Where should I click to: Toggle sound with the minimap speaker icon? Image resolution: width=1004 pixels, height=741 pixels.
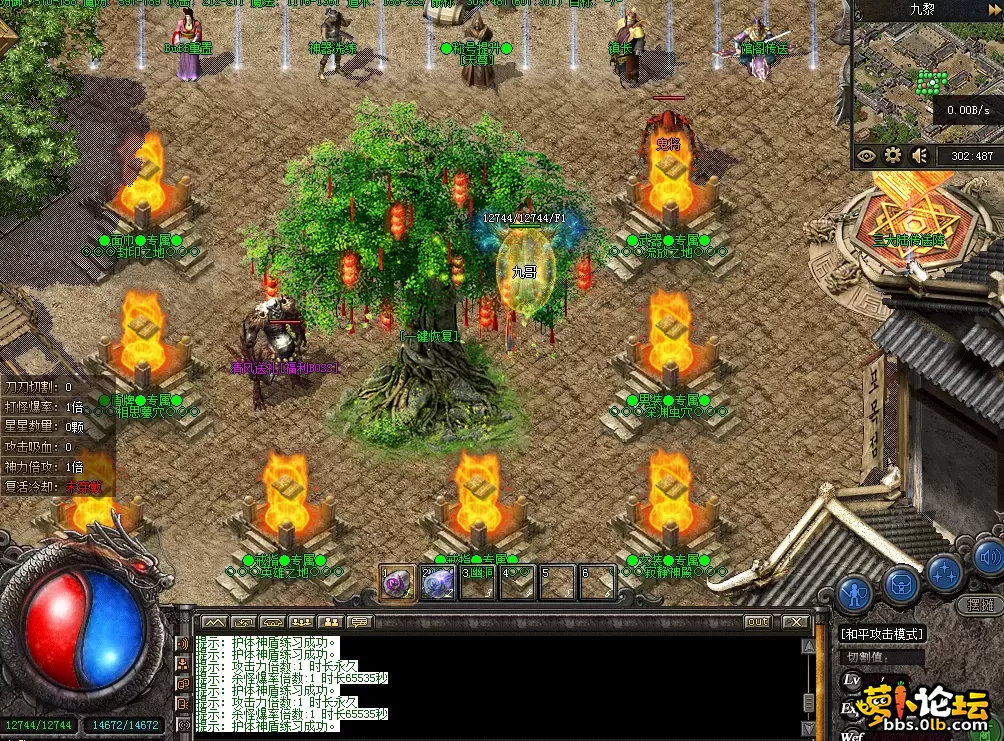click(x=920, y=155)
